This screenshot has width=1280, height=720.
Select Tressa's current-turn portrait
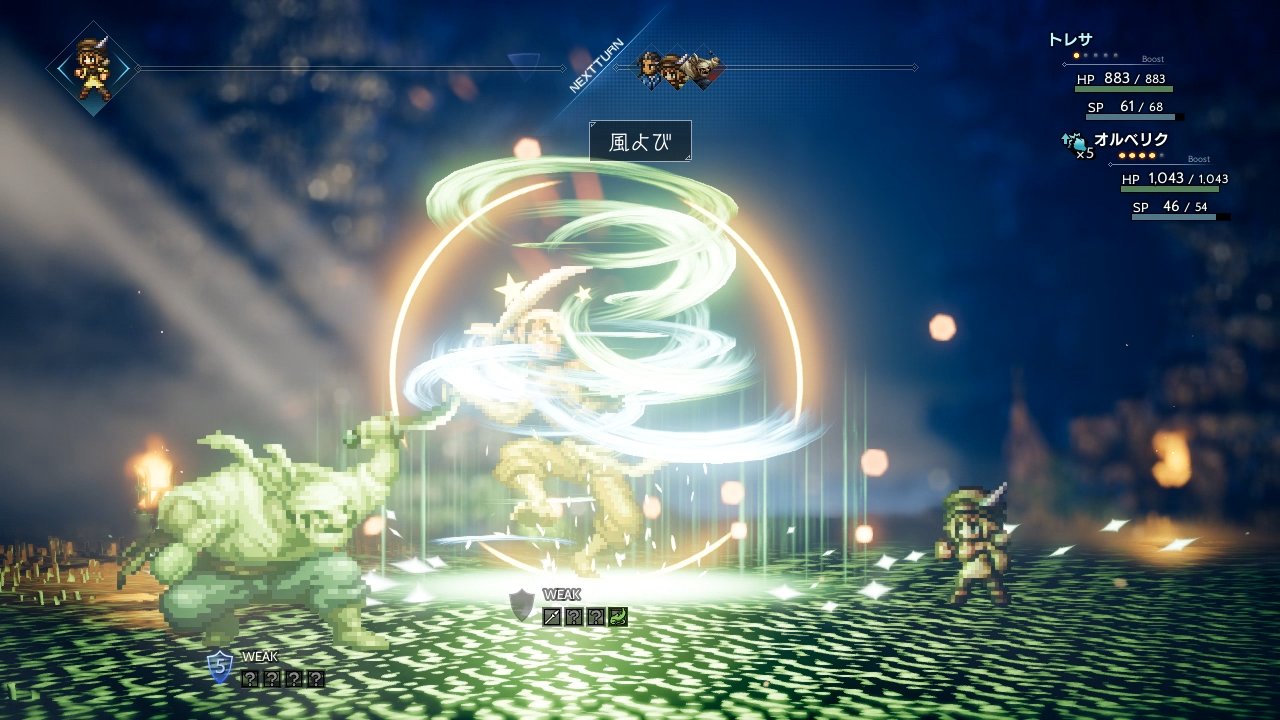pos(93,68)
